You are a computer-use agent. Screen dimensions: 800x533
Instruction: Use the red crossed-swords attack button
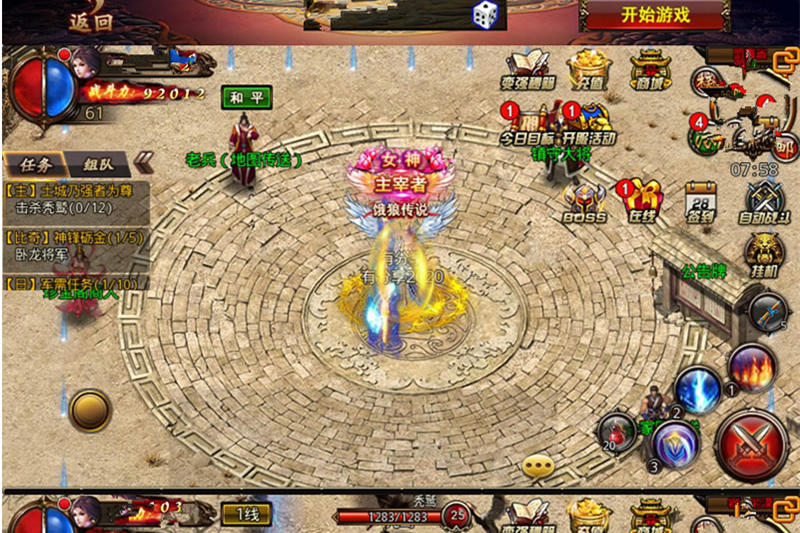click(751, 442)
